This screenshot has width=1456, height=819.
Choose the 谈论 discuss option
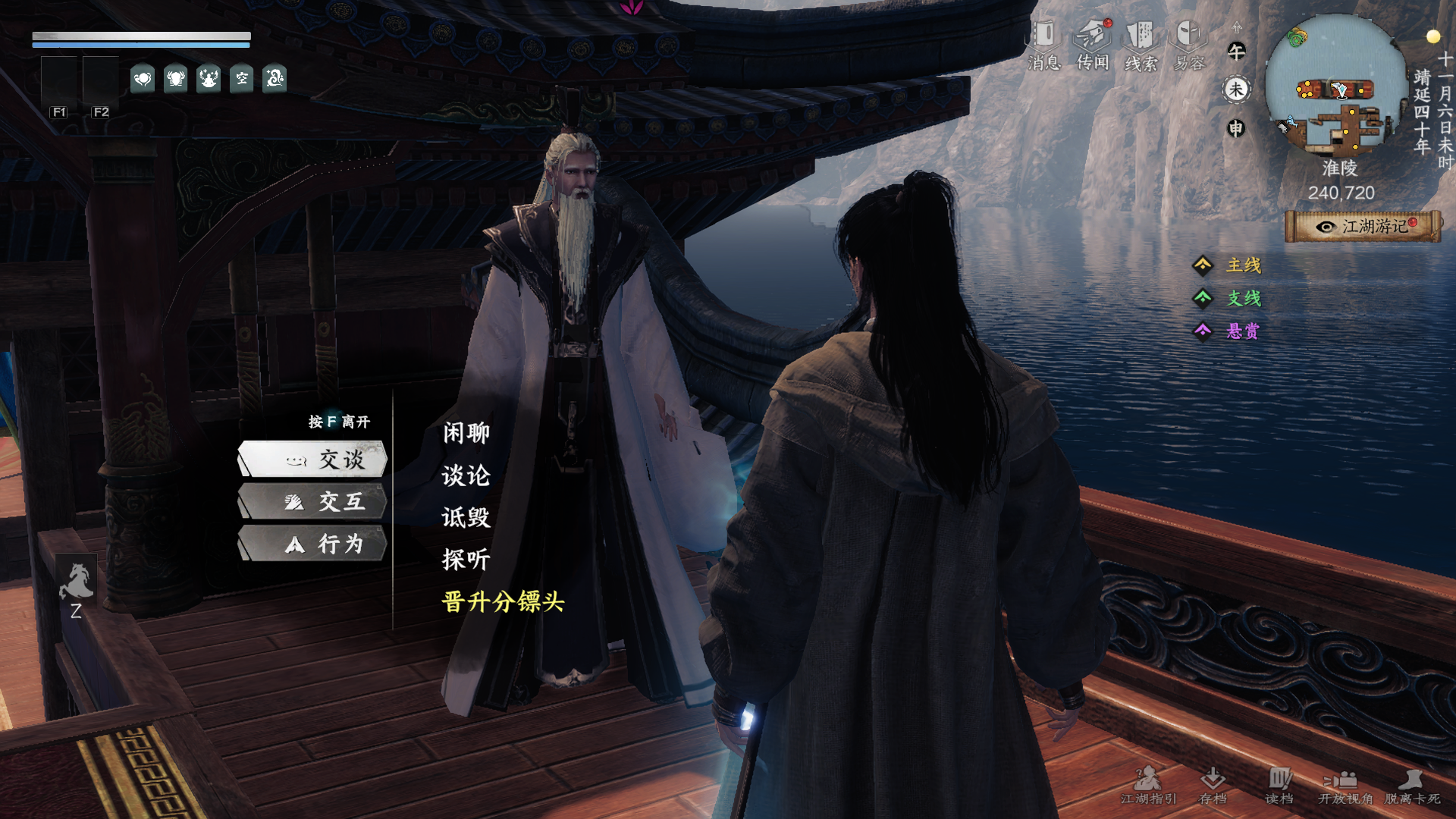(466, 475)
